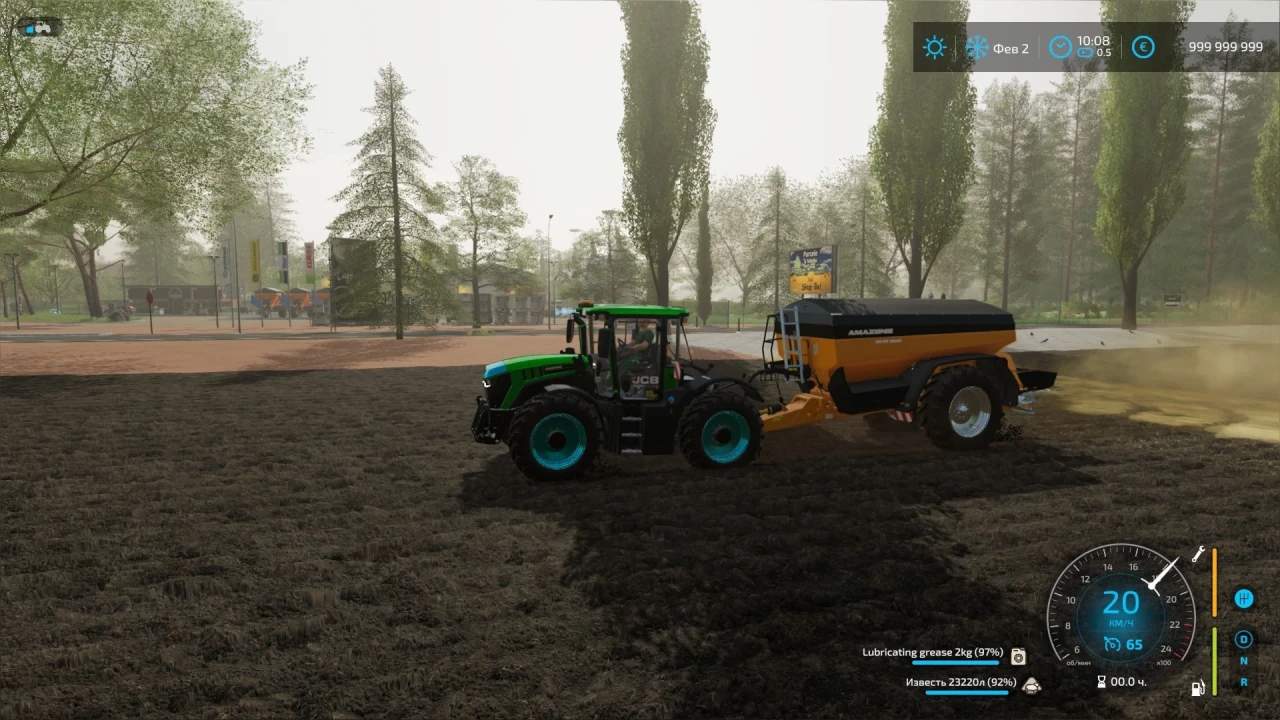Screen dimensions: 1280x720
Task: Click the date label Фев 2
Action: 1010,48
